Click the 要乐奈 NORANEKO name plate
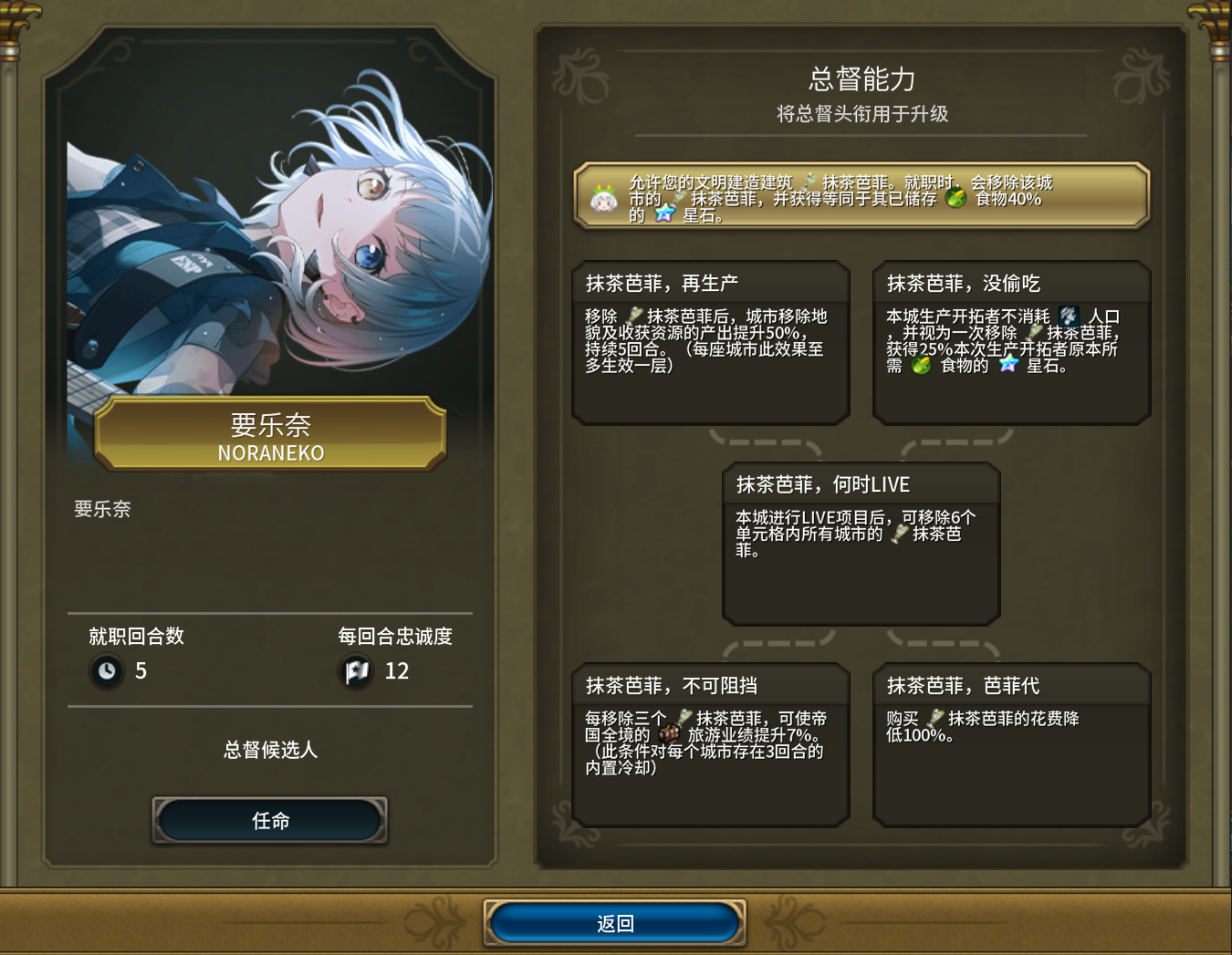1232x955 pixels. (271, 435)
